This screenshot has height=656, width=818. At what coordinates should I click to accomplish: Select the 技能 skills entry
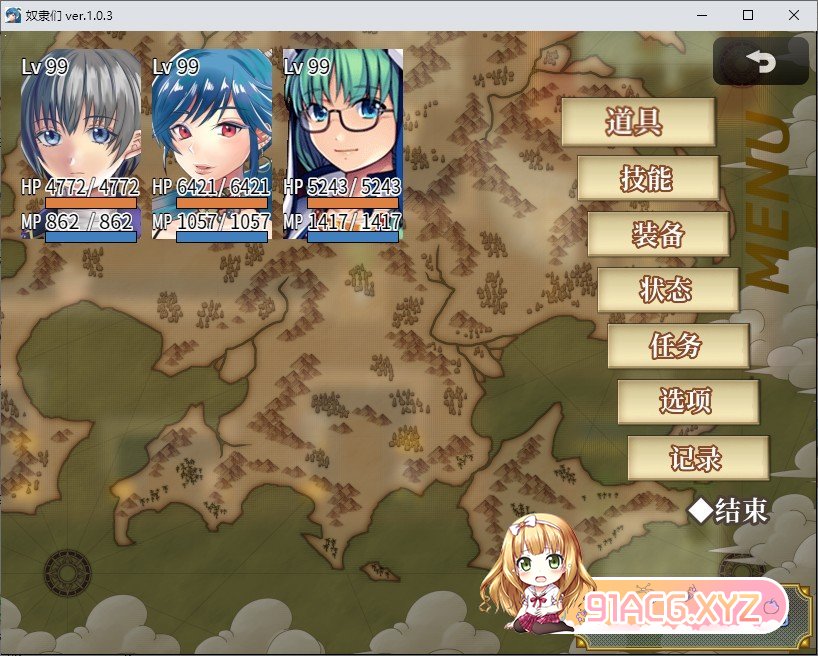[647, 178]
